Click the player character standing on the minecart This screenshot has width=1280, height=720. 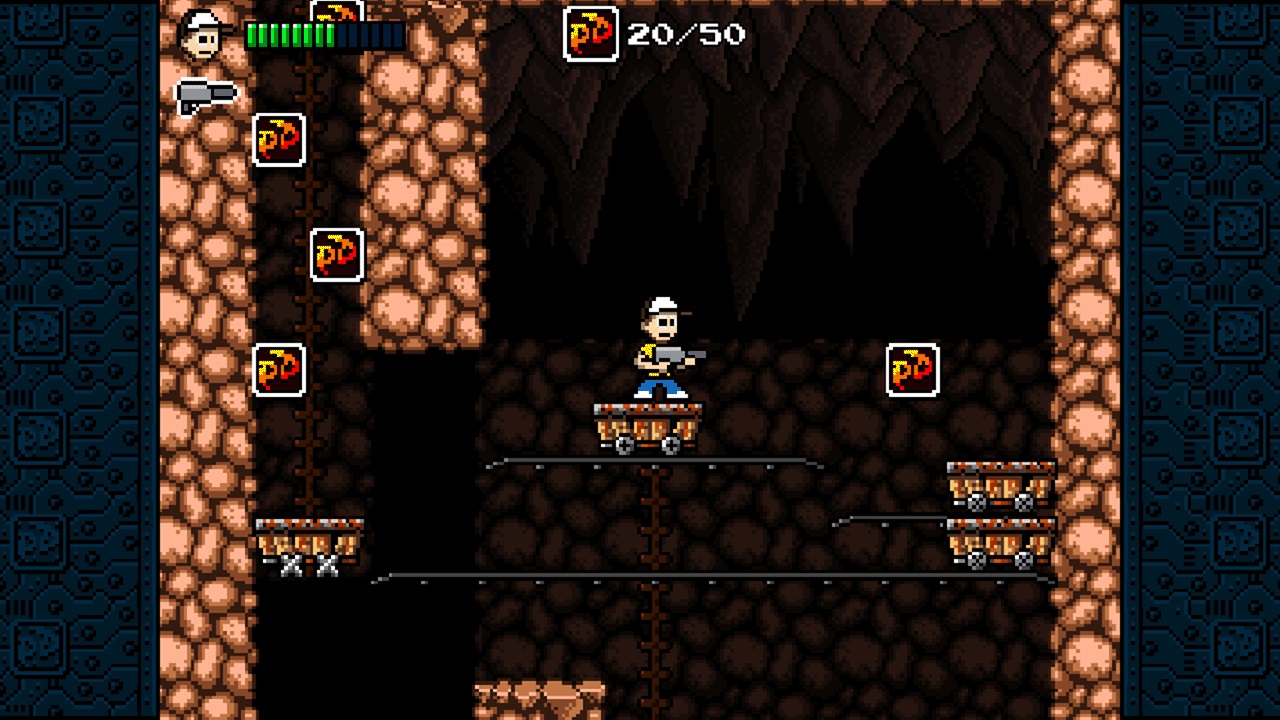point(660,345)
